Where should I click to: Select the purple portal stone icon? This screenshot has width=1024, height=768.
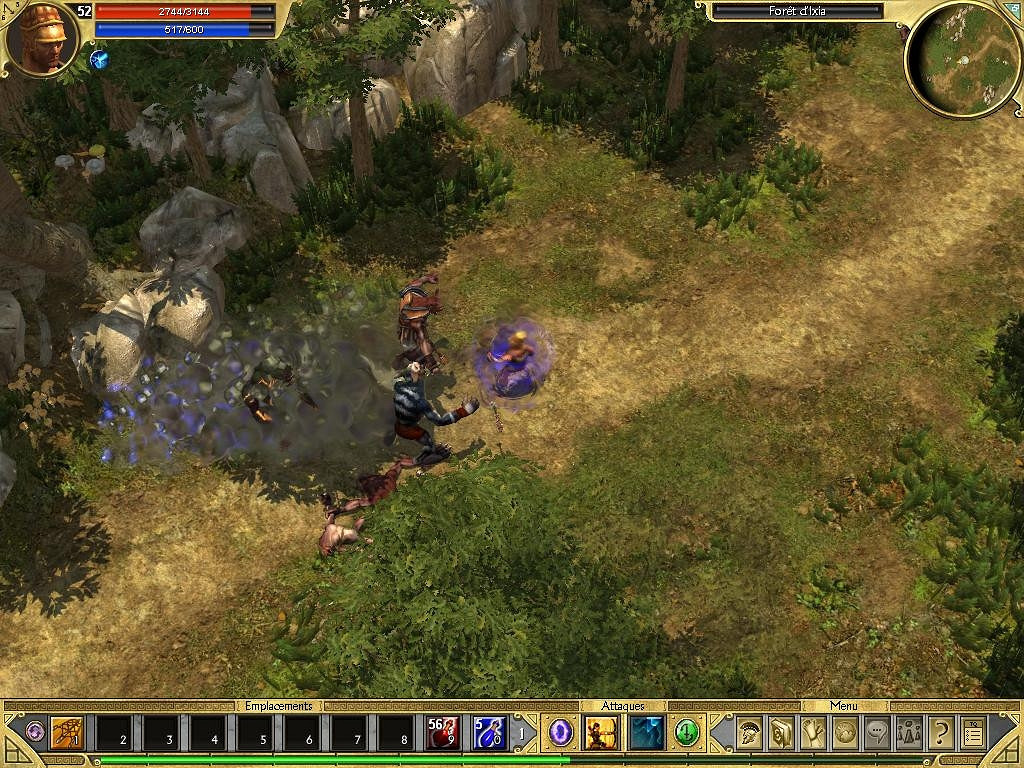coord(561,733)
